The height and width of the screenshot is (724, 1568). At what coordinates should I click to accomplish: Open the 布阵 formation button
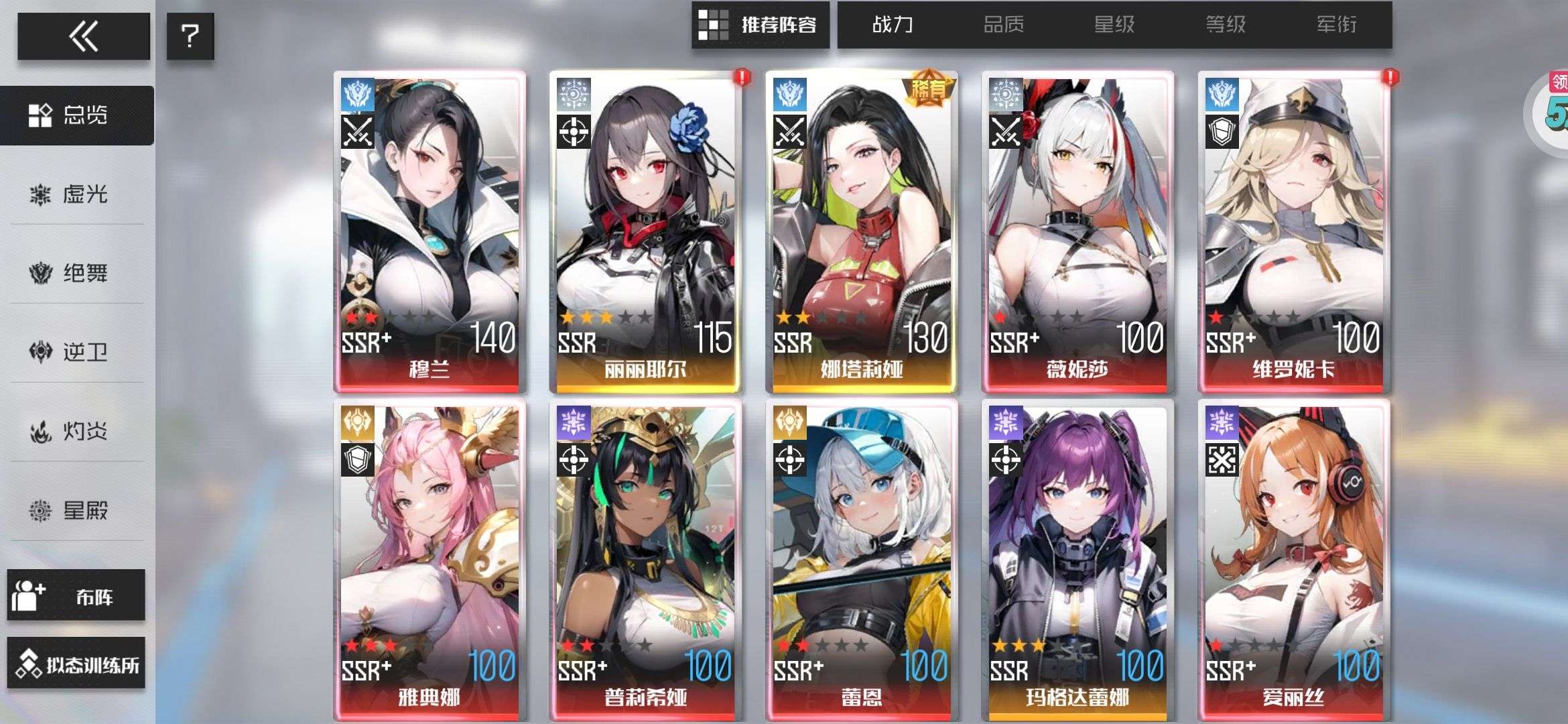point(76,595)
